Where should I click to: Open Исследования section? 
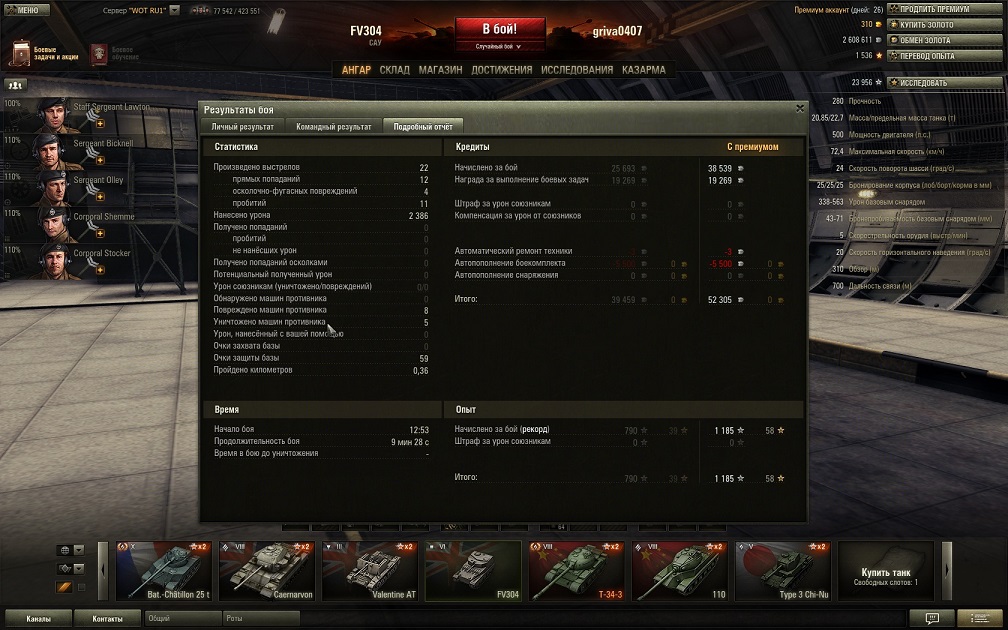click(x=577, y=70)
